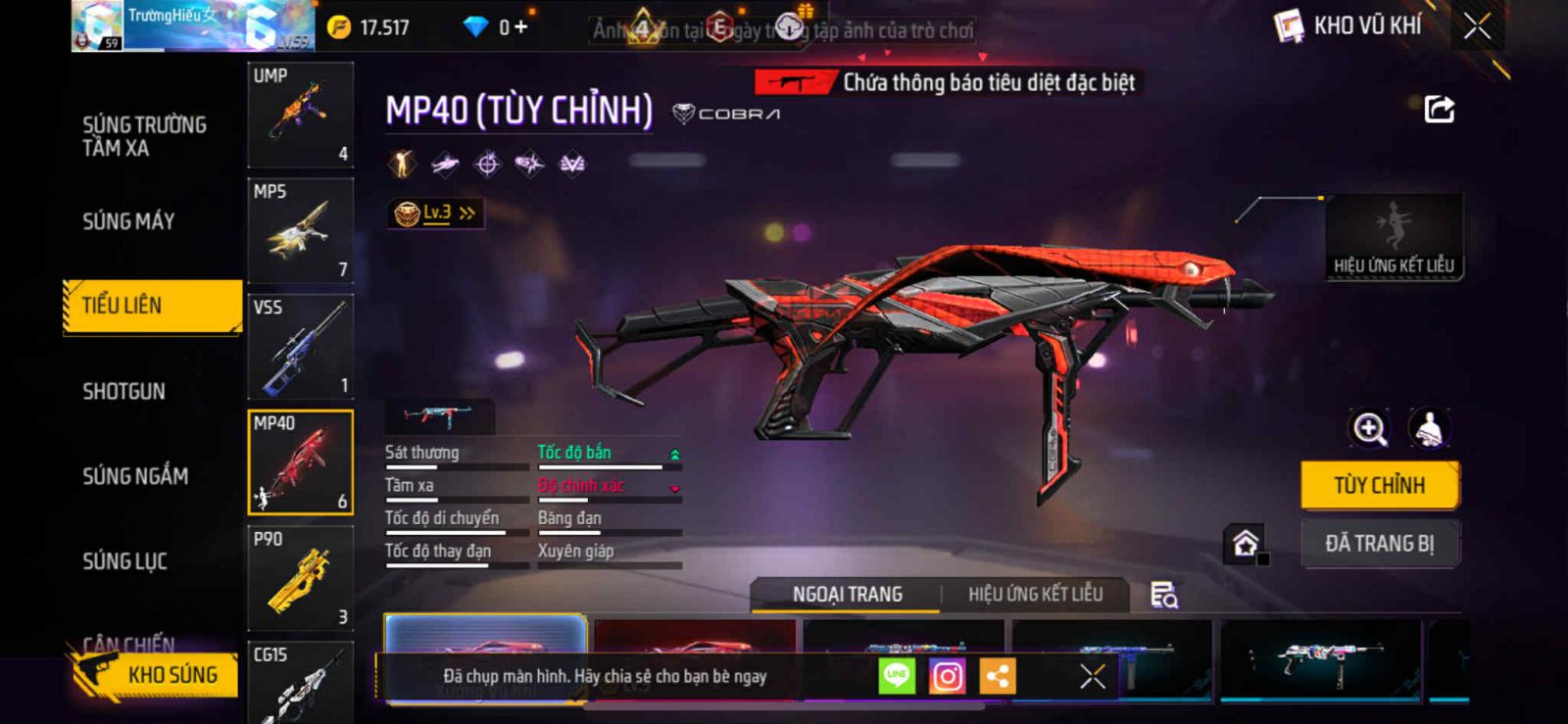Switch to the Hiệu Ứng Kết Liễu tab
The height and width of the screenshot is (724, 1568).
(1035, 594)
